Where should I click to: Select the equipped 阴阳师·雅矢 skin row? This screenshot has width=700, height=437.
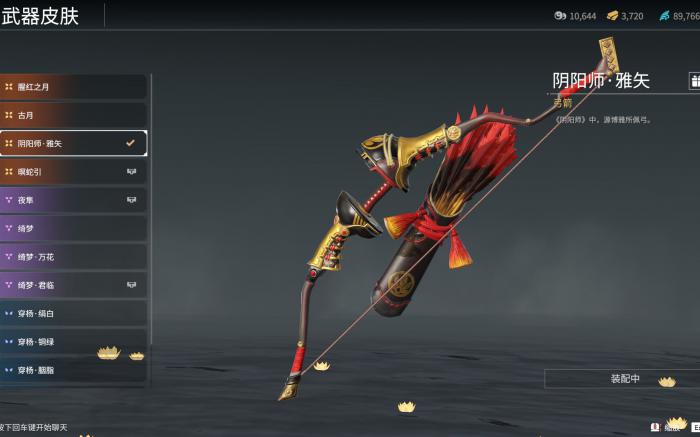pos(73,143)
